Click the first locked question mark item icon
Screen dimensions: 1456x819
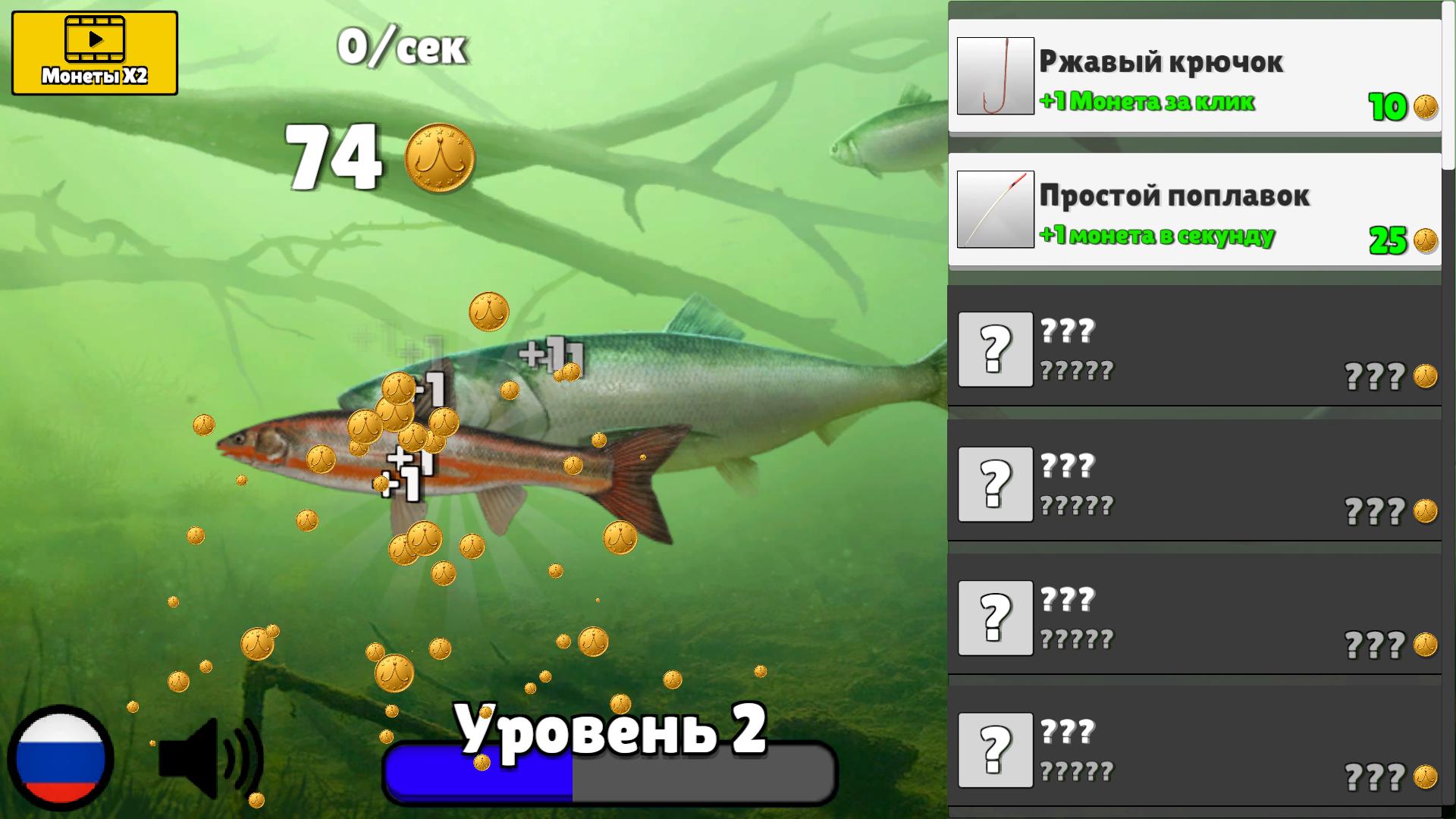(996, 350)
